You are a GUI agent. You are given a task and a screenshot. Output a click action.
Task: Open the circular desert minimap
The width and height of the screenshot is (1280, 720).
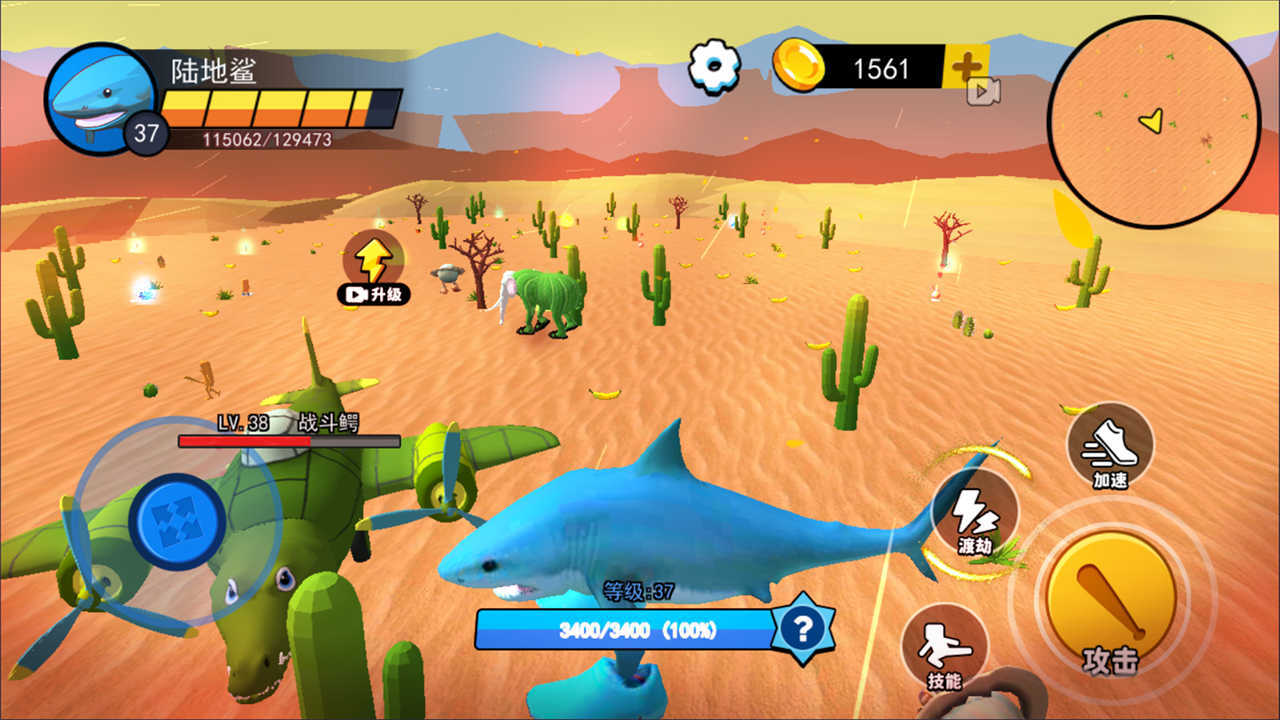1153,121
